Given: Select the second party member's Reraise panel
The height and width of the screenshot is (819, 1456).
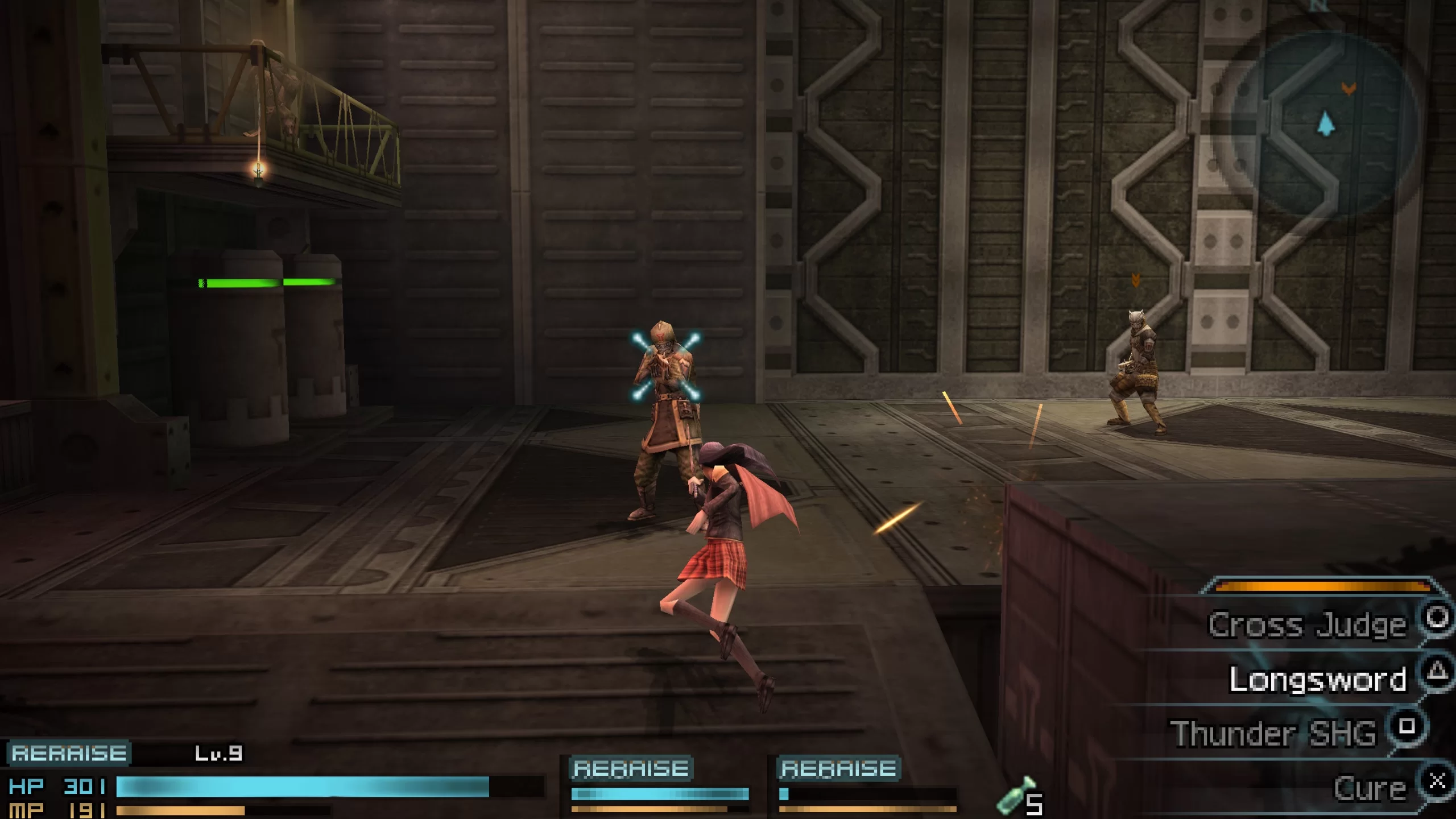Looking at the screenshot, I should (x=631, y=768).
